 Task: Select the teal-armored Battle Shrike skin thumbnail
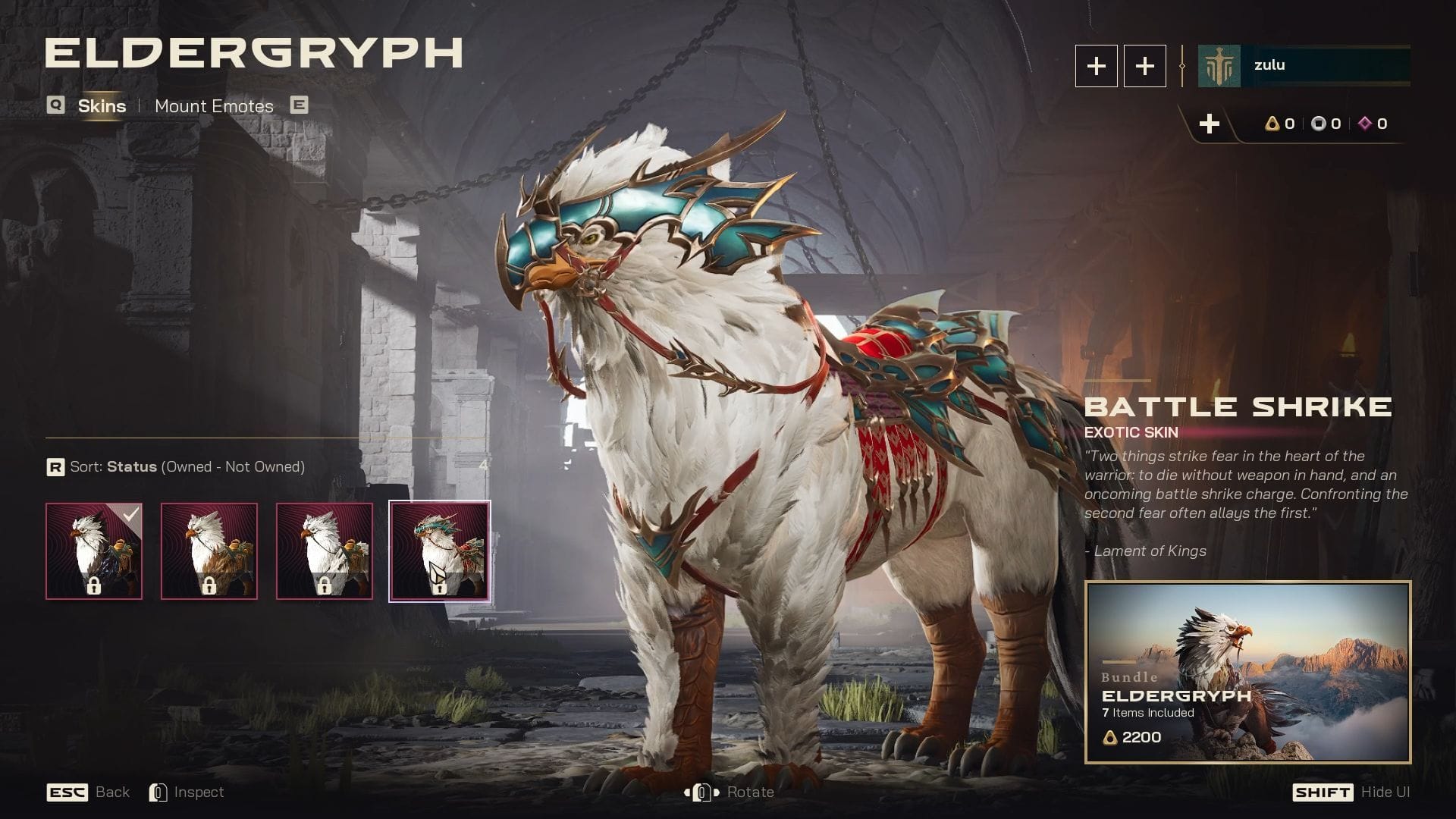point(440,551)
